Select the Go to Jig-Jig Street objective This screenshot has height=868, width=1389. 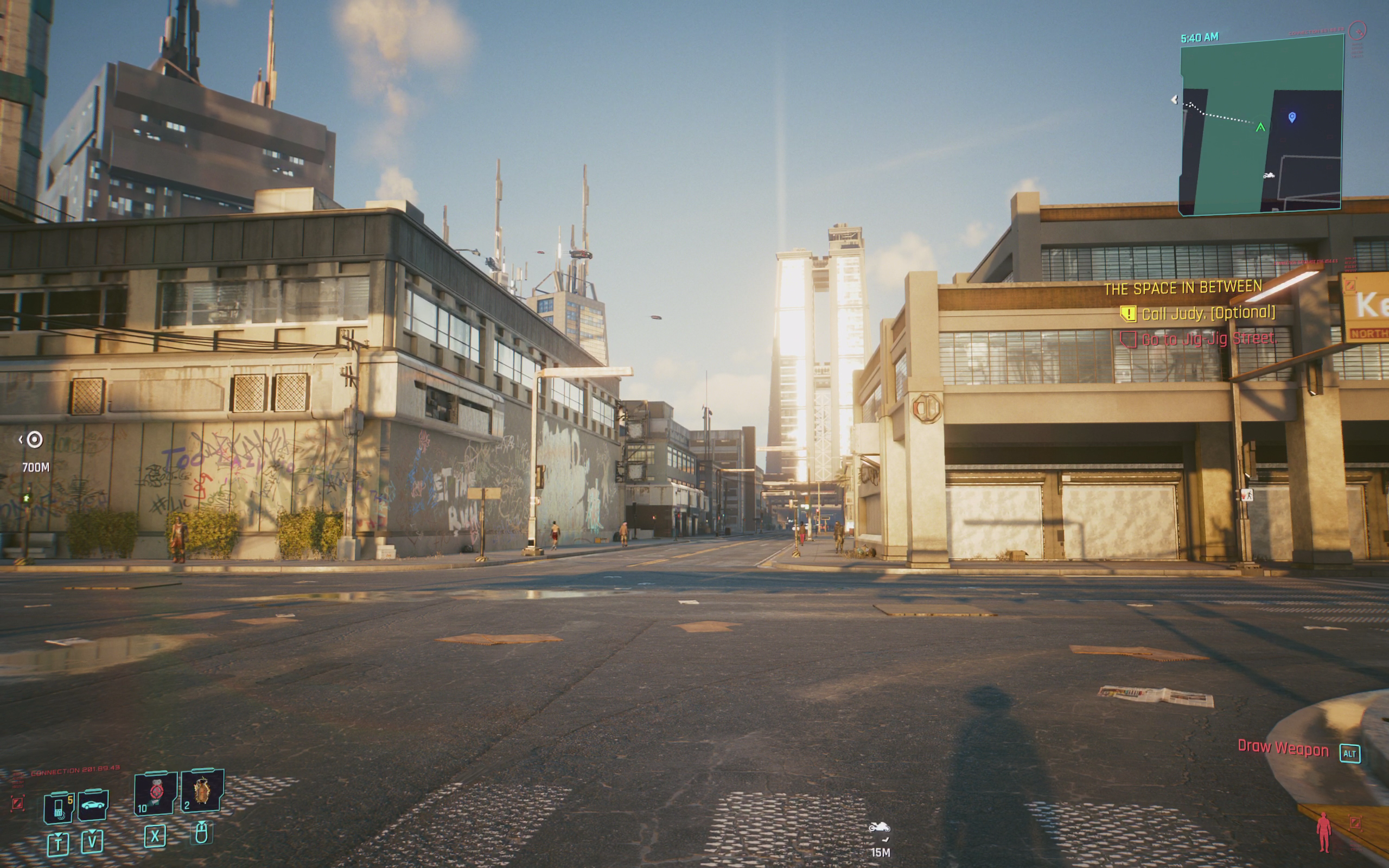(x=1209, y=339)
